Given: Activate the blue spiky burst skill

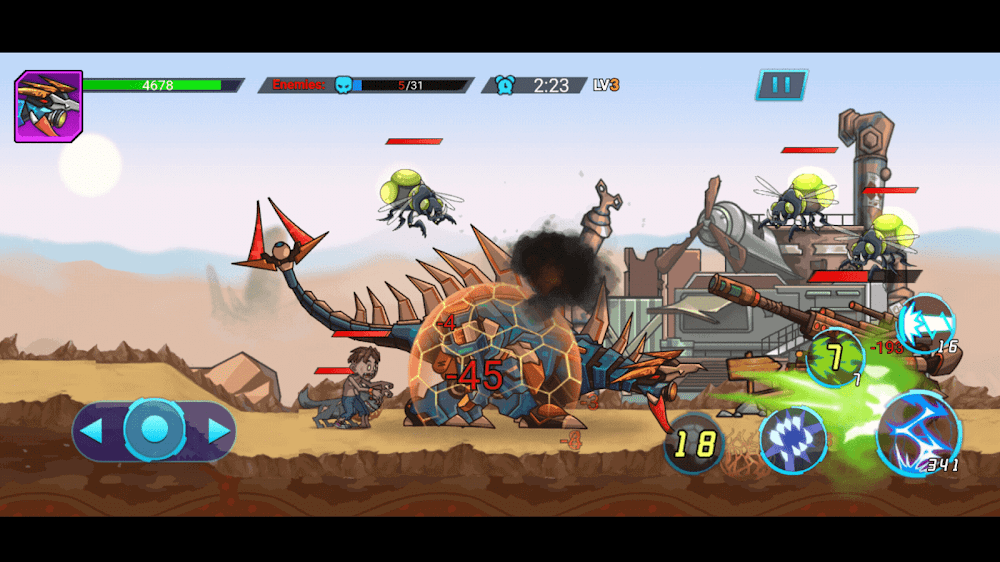Looking at the screenshot, I should (x=792, y=440).
